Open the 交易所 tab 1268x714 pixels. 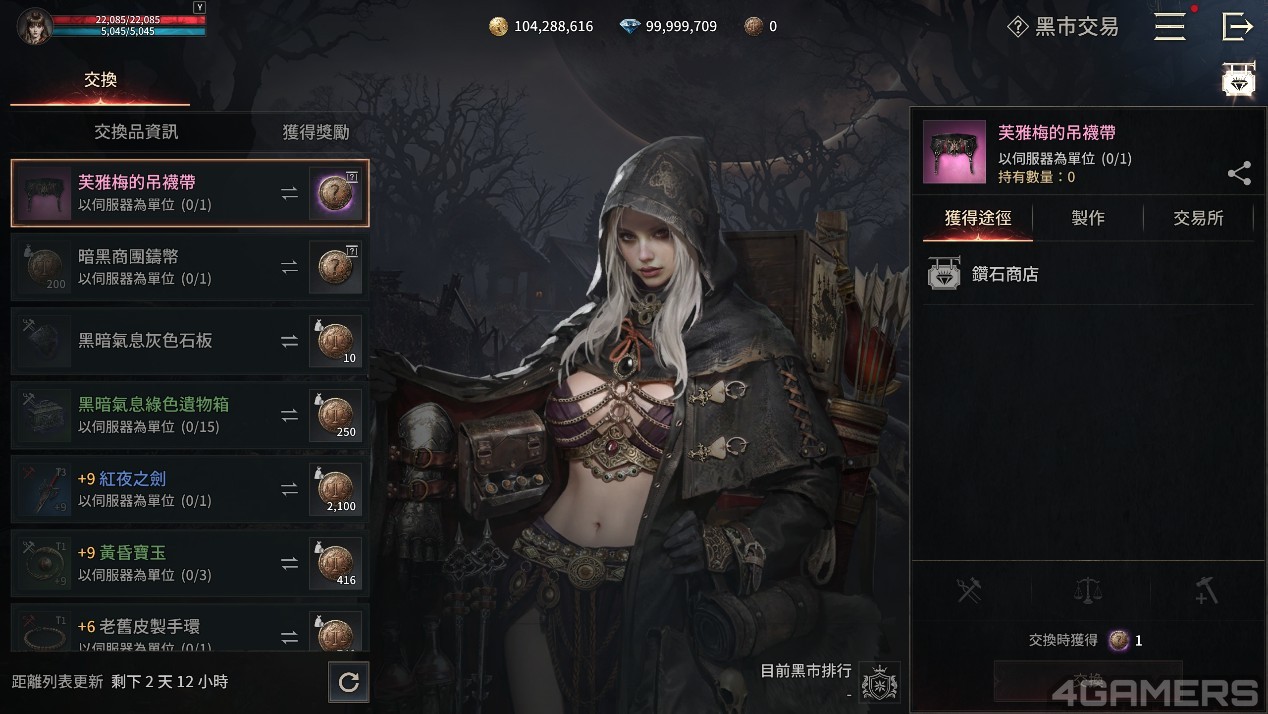1198,218
